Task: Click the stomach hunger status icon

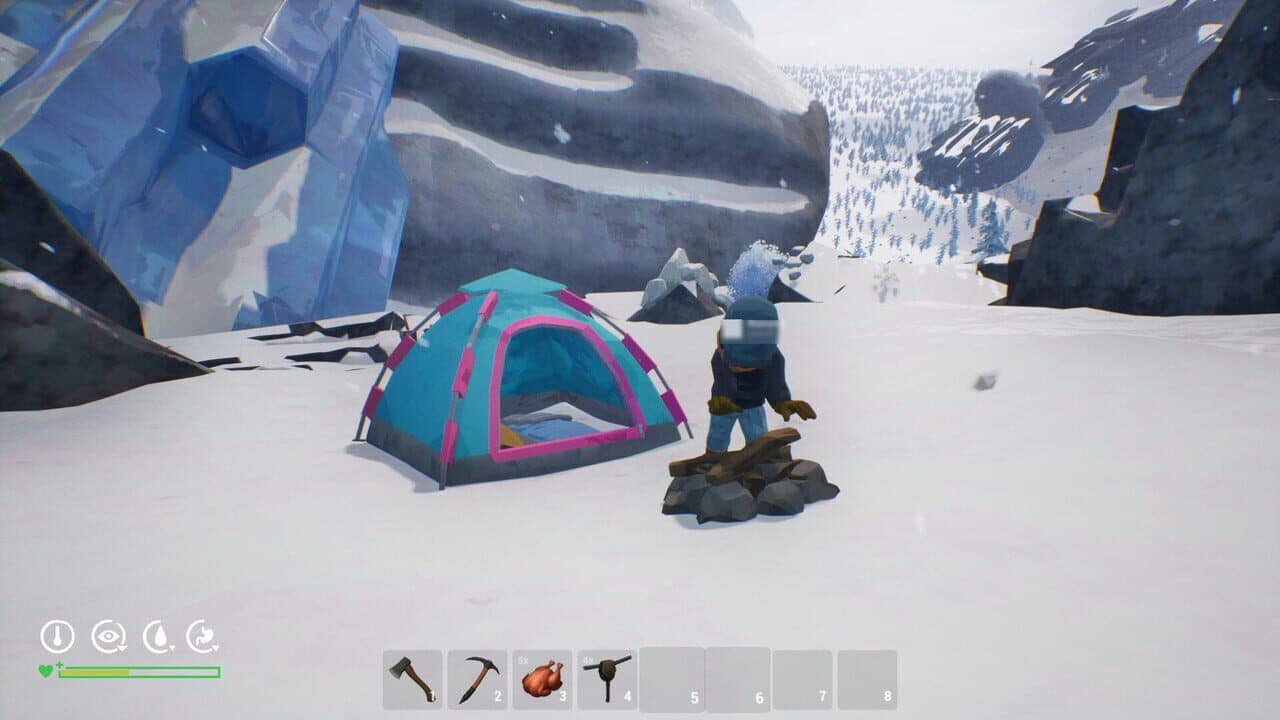Action: (x=203, y=636)
